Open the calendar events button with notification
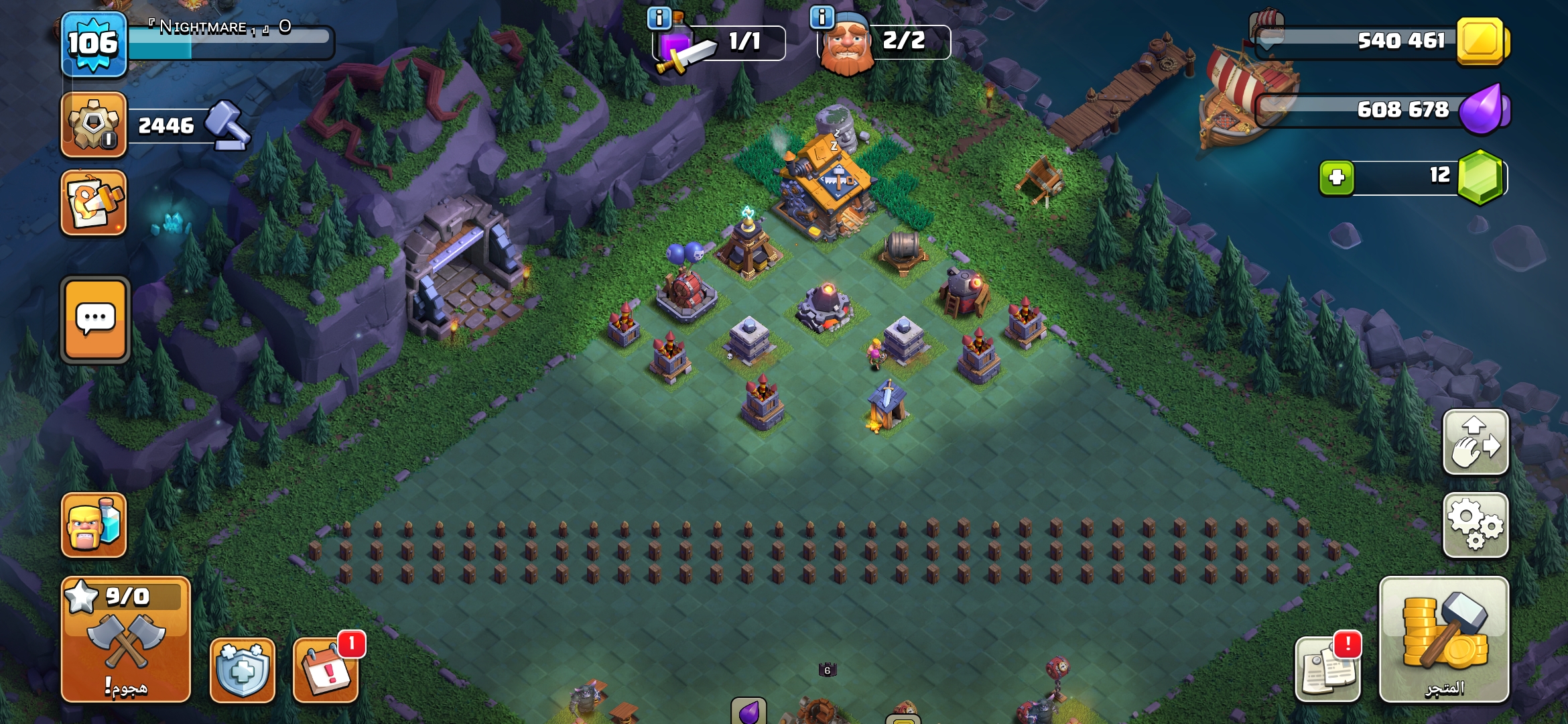The image size is (1568, 724). tap(326, 670)
